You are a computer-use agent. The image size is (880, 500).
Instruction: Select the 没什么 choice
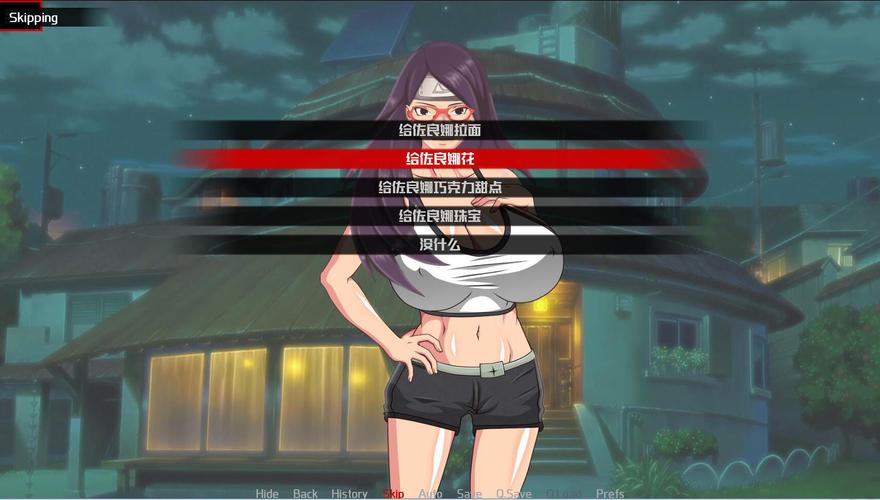(439, 244)
